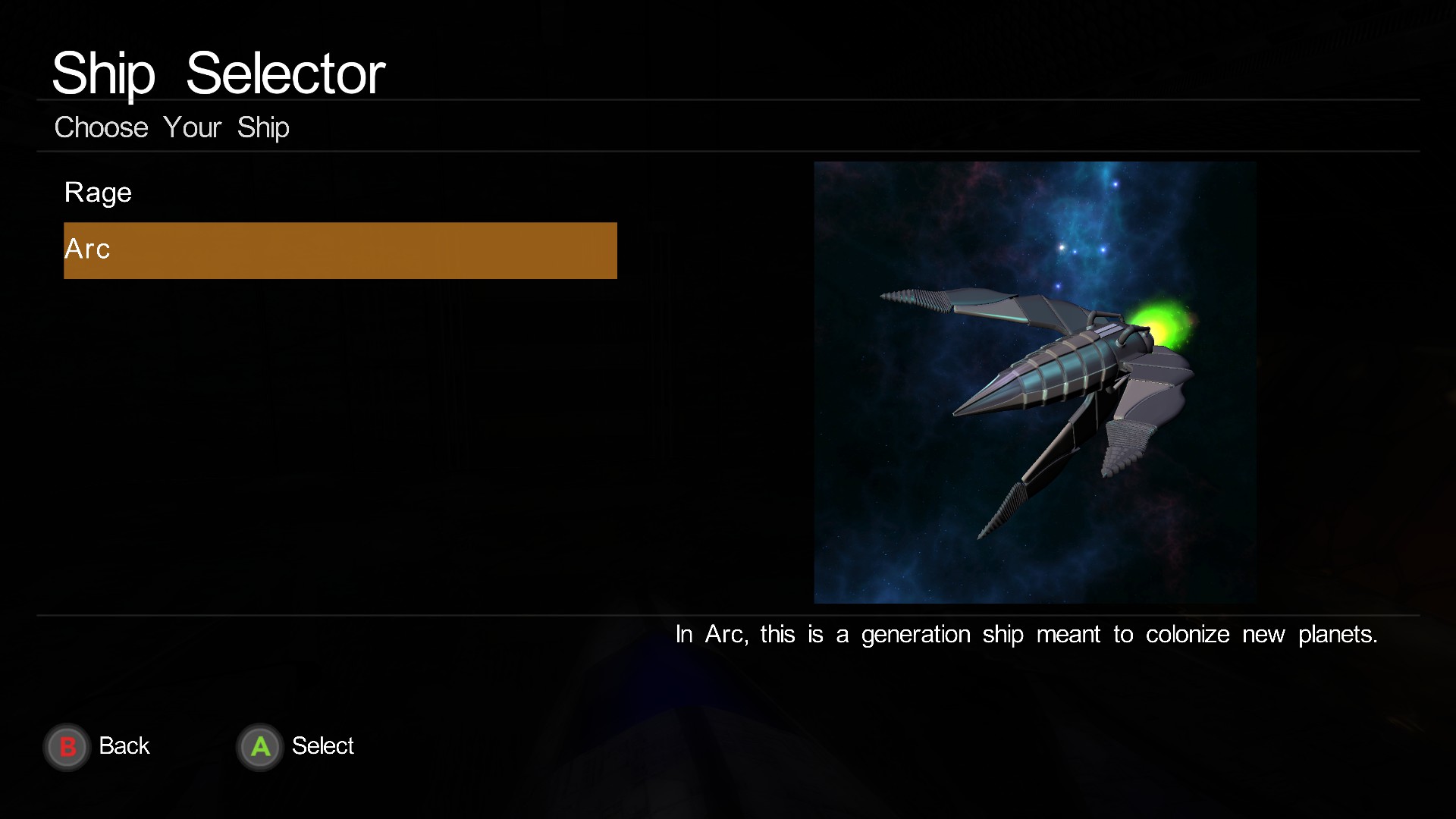The image size is (1456, 819).
Task: Click the Choose Your Ship header
Action: [x=171, y=127]
